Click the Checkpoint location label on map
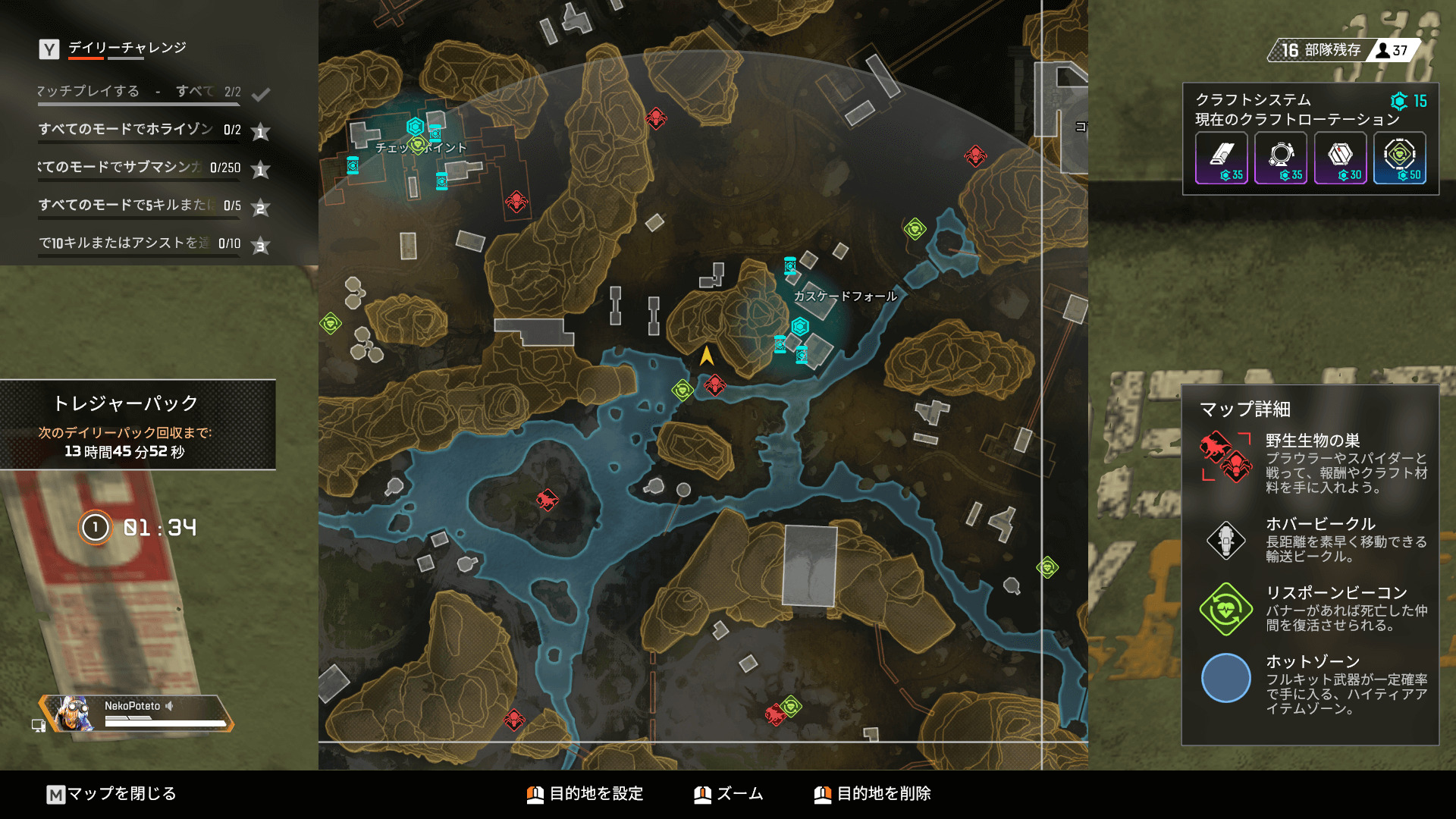Screen dimensions: 1456x819 (x=421, y=148)
